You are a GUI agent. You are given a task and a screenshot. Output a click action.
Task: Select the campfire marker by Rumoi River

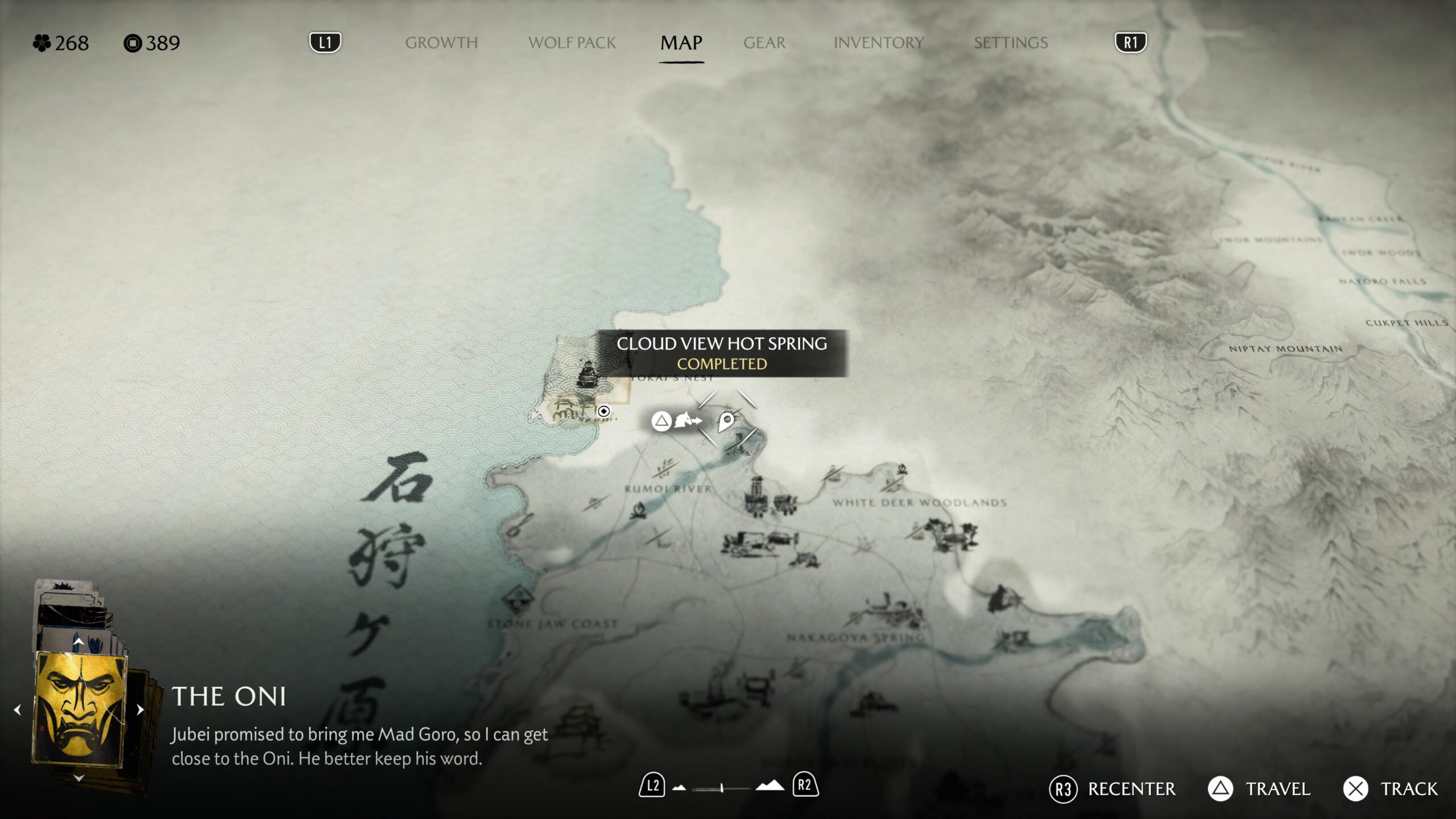pos(639,509)
